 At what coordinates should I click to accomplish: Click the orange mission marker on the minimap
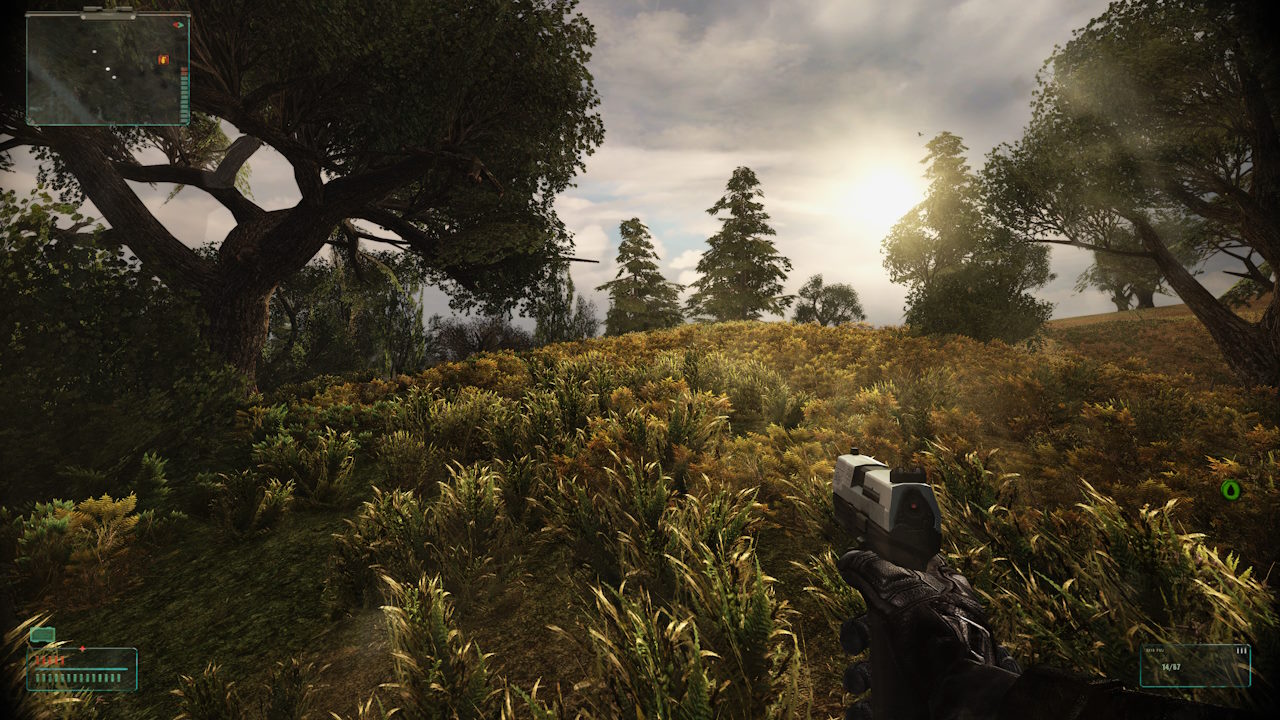(x=163, y=60)
